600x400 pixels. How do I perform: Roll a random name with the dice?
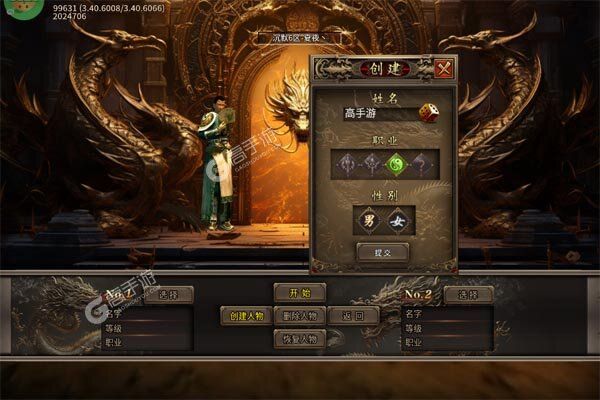click(x=427, y=113)
